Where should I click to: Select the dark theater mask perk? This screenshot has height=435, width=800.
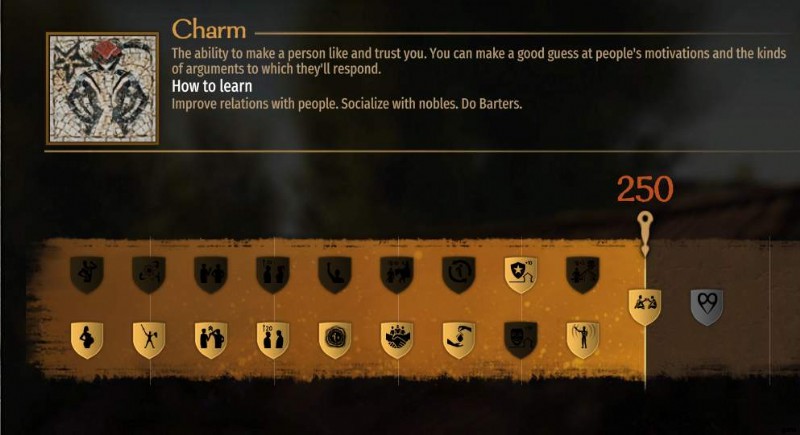tap(520, 340)
